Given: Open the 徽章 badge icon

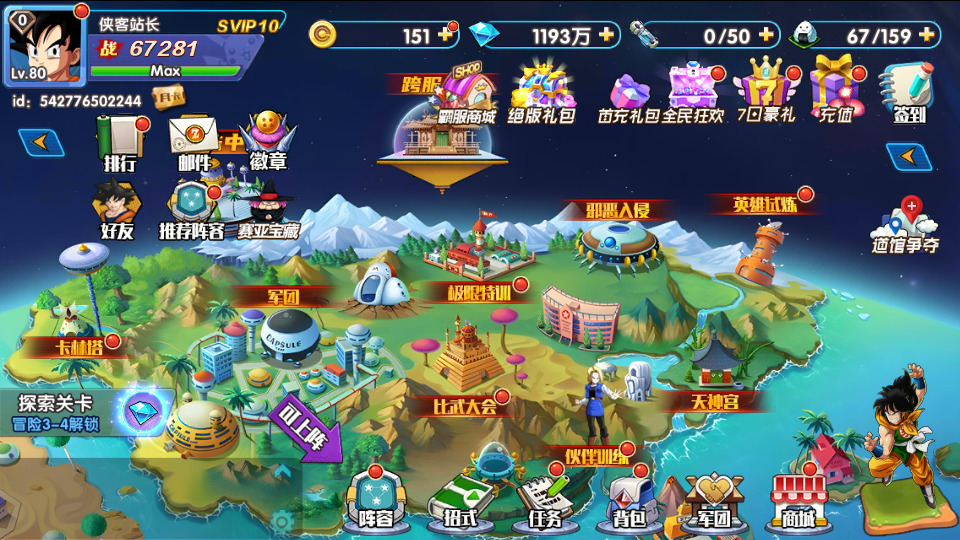Looking at the screenshot, I should coord(268,140).
